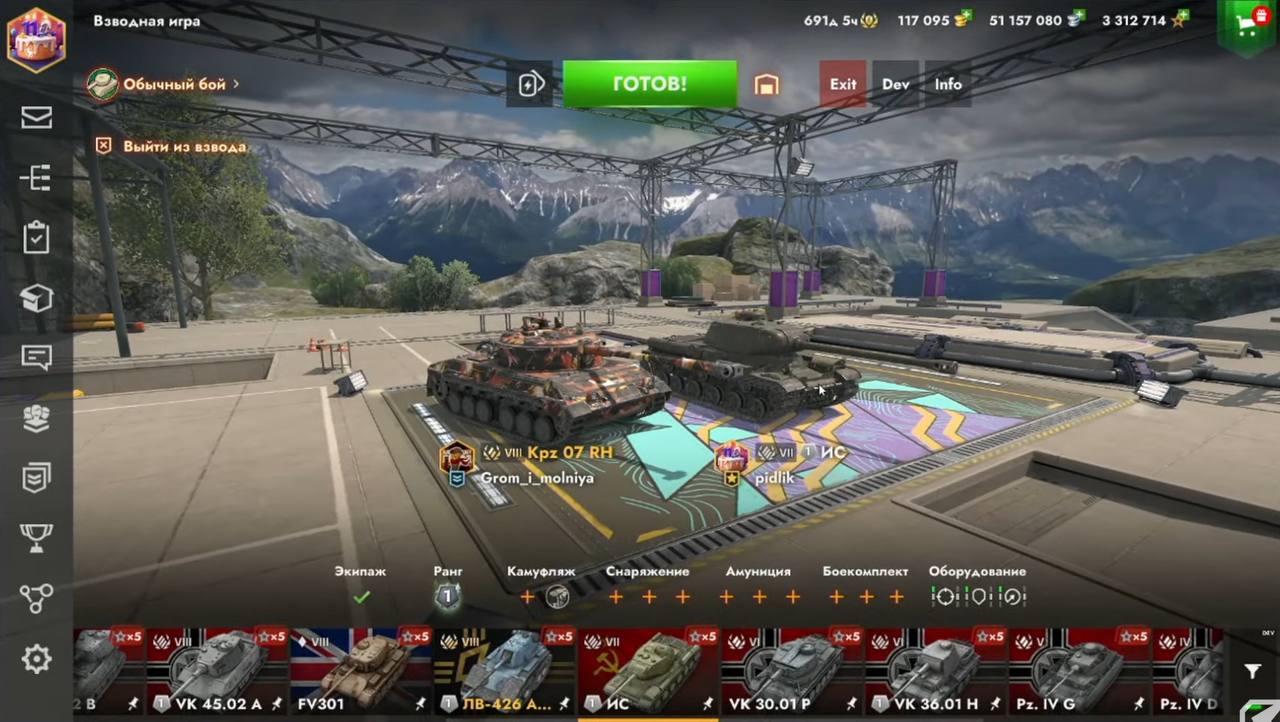Open the chat bubble sidebar icon
1280x722 pixels.
tap(37, 357)
